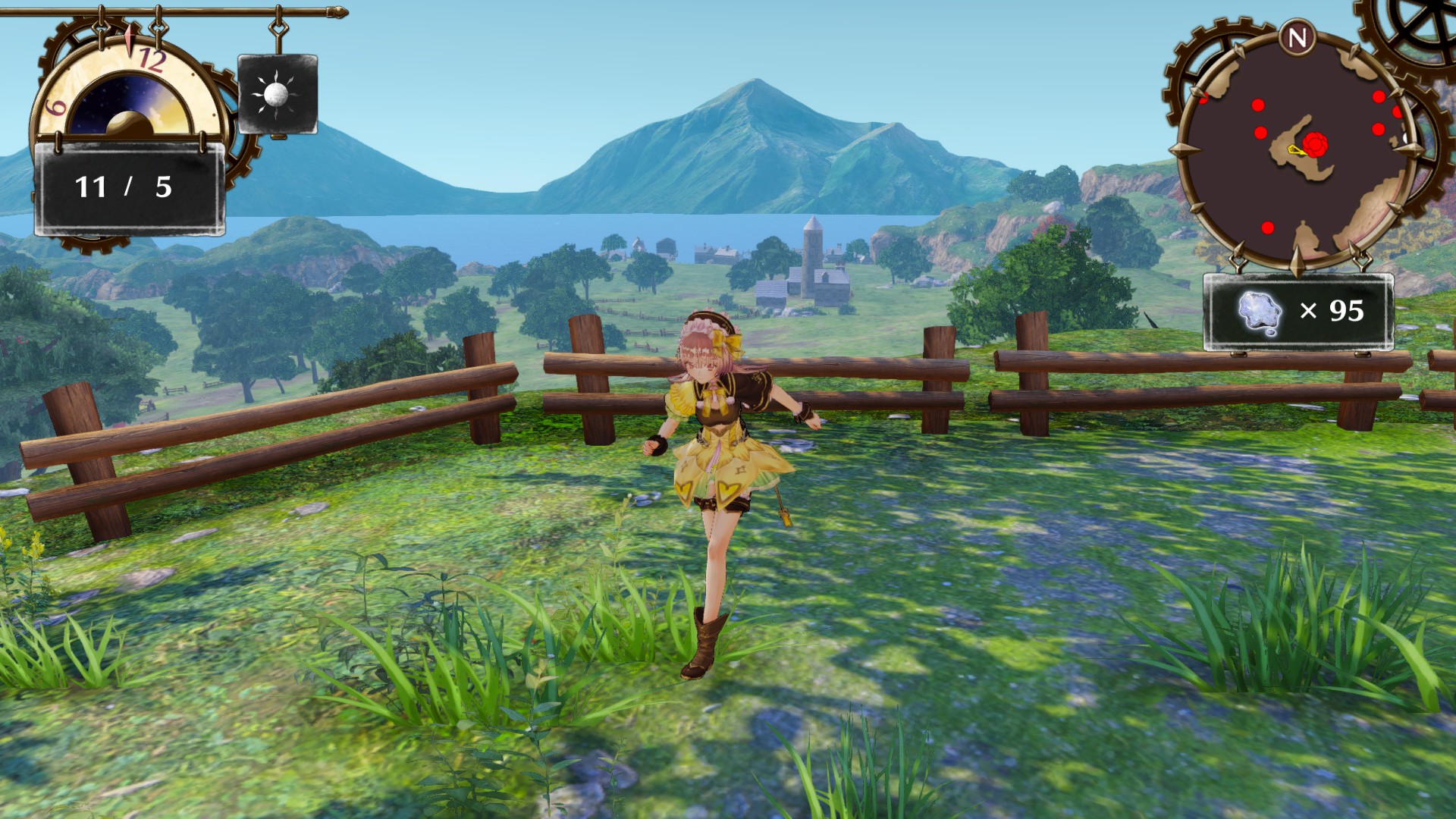
Task: Click the number 6 on the clock face
Action: (x=55, y=106)
